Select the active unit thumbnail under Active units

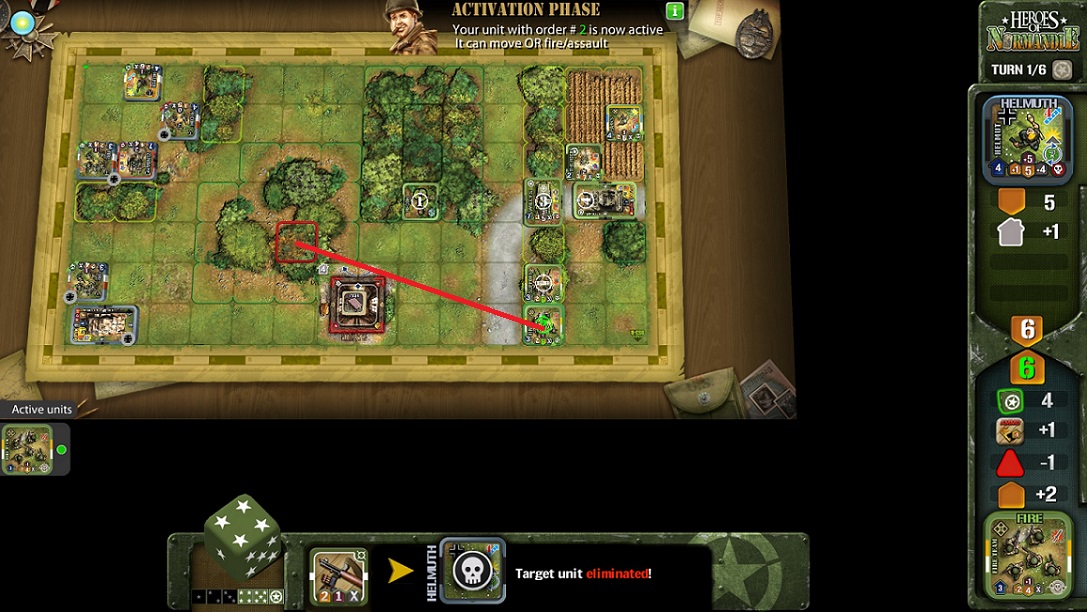pos(27,449)
